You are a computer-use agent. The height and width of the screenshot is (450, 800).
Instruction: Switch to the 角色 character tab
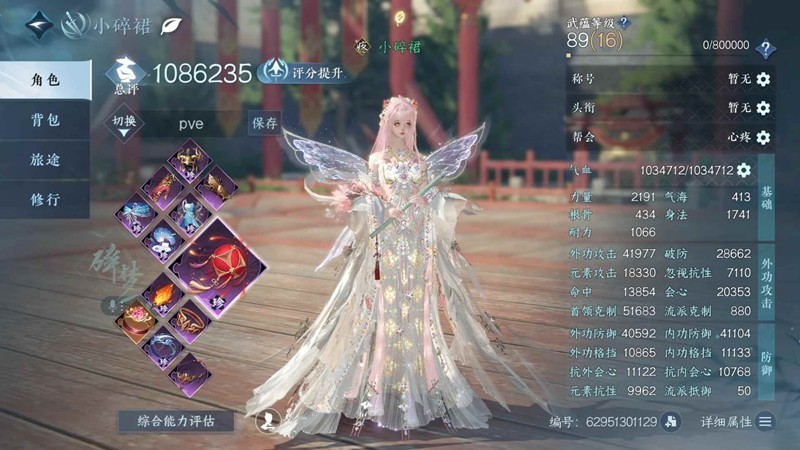pos(45,79)
